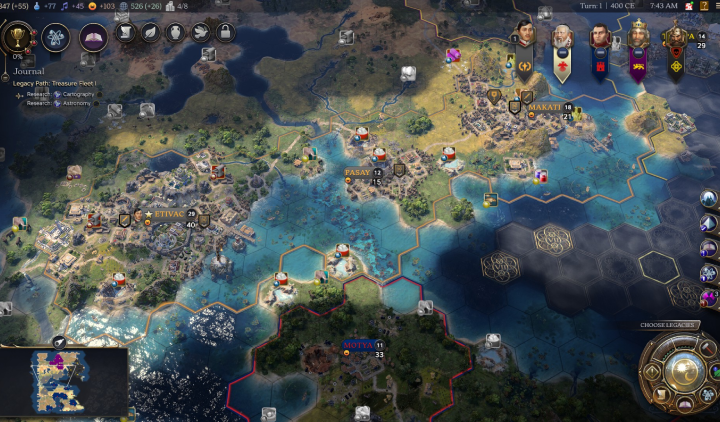Open the tech tree atom button
Image resolution: width=720 pixels, height=422 pixels.
coord(57,37)
